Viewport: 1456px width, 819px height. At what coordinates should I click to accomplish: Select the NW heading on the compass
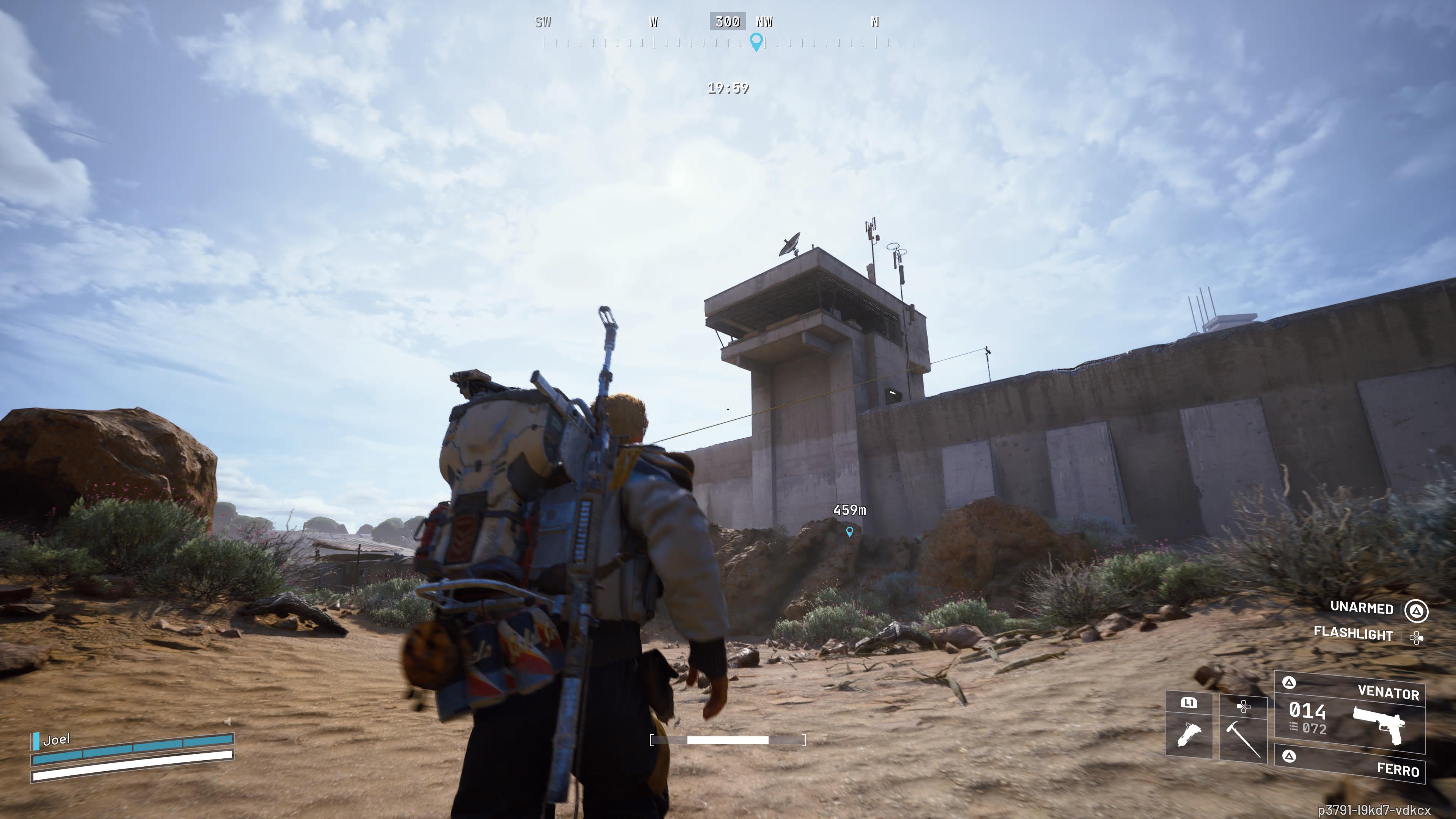click(x=764, y=22)
